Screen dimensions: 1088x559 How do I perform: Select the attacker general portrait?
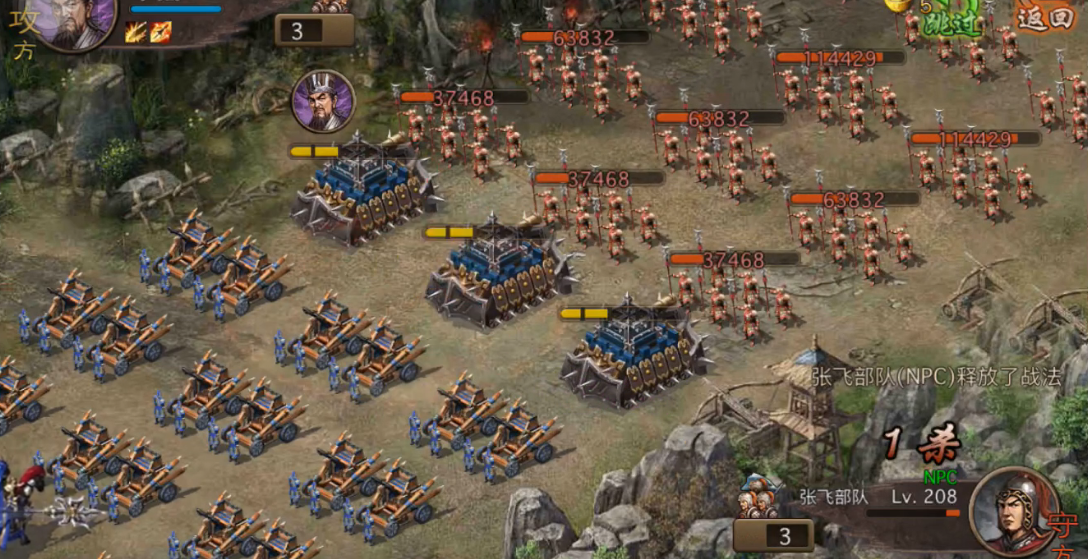point(72,20)
